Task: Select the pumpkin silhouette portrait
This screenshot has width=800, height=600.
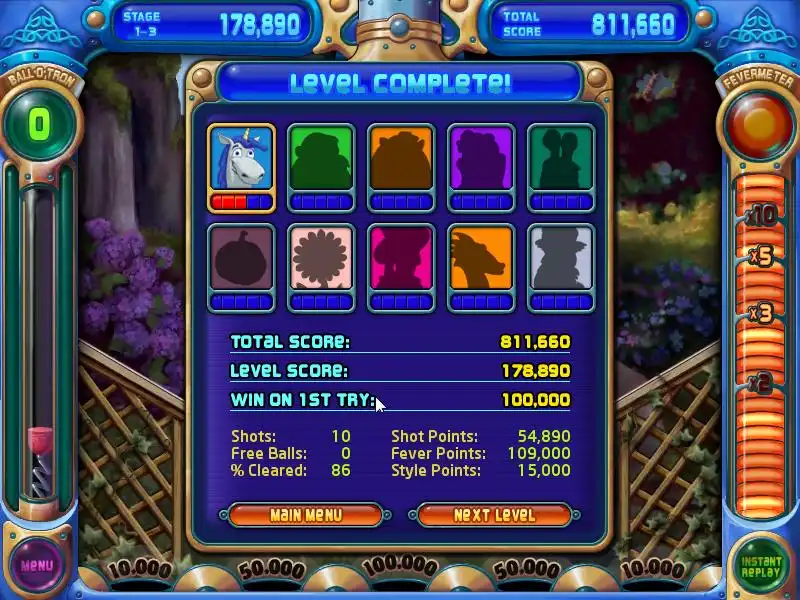Action: click(241, 259)
